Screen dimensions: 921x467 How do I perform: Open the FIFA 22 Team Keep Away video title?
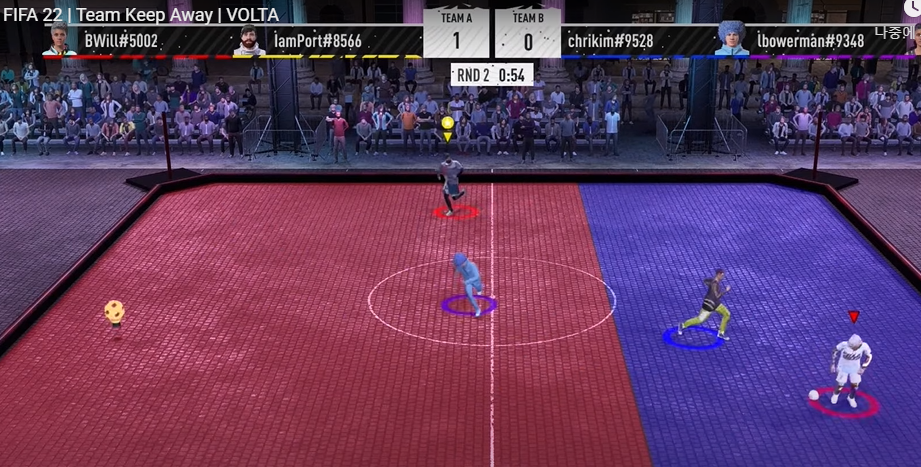click(140, 15)
